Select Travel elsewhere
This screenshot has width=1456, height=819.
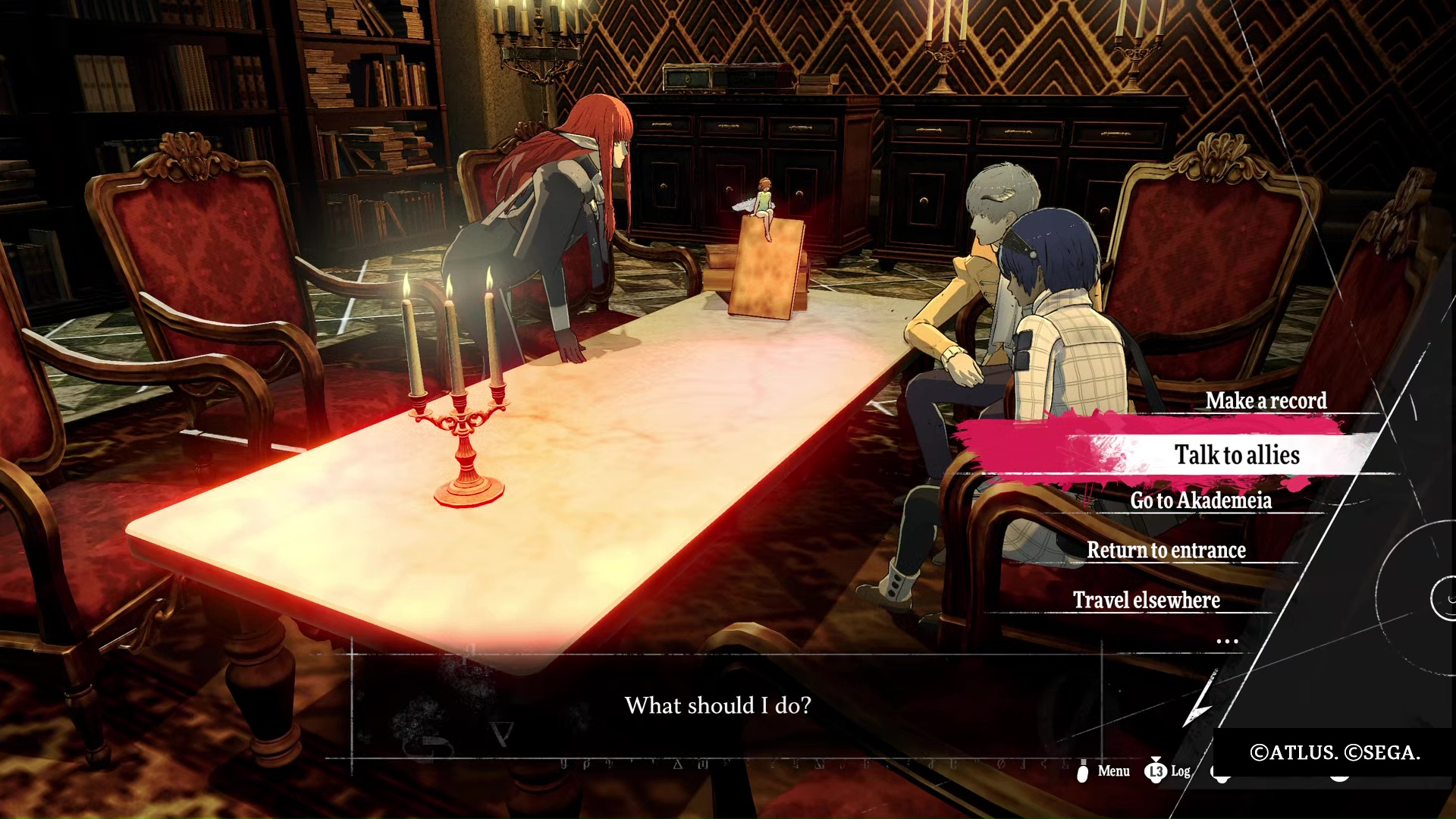1146,600
